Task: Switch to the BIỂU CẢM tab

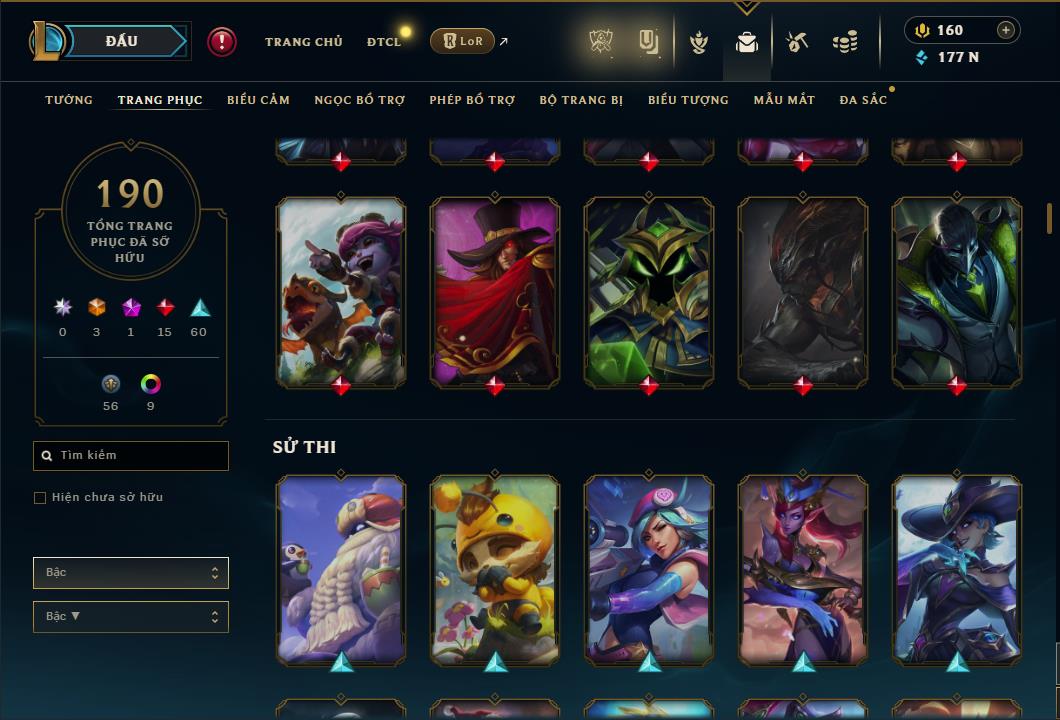Action: [258, 100]
